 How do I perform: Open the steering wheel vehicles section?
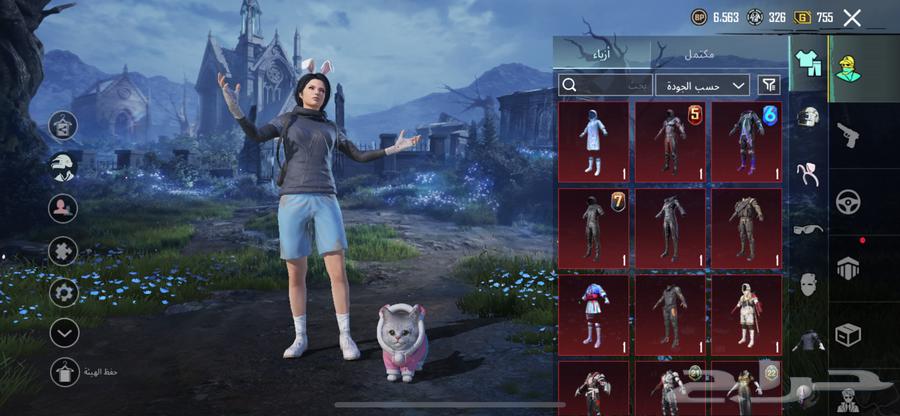coord(848,200)
